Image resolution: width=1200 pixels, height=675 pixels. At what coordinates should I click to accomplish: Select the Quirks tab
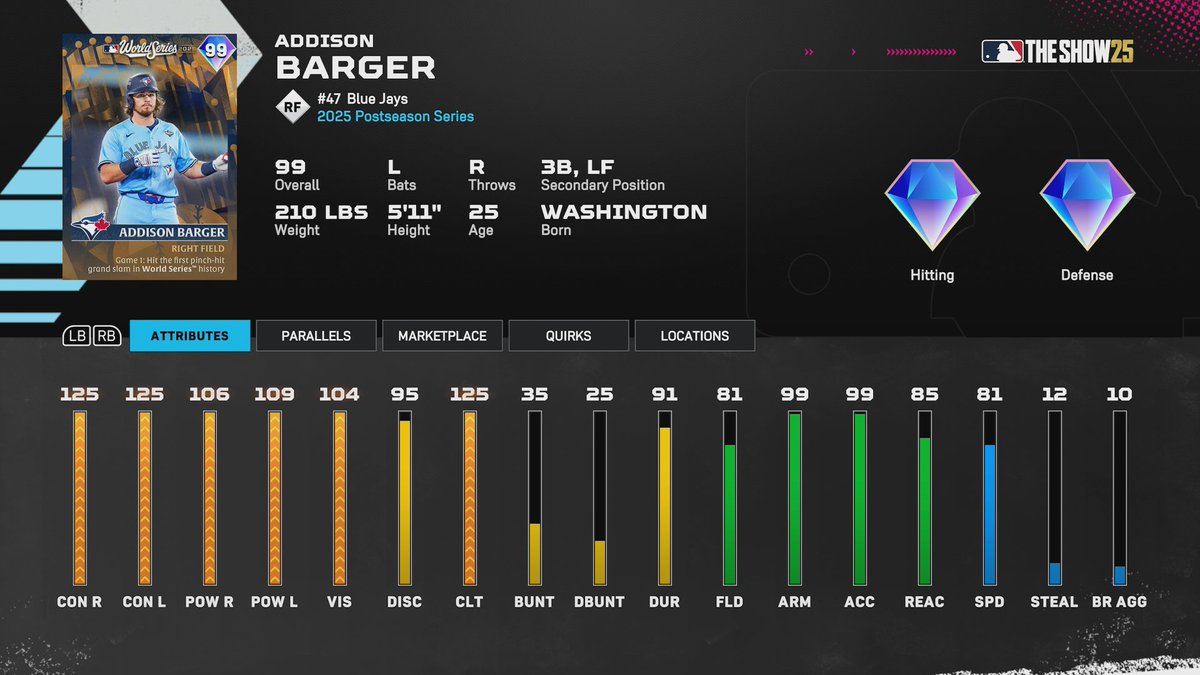point(568,336)
